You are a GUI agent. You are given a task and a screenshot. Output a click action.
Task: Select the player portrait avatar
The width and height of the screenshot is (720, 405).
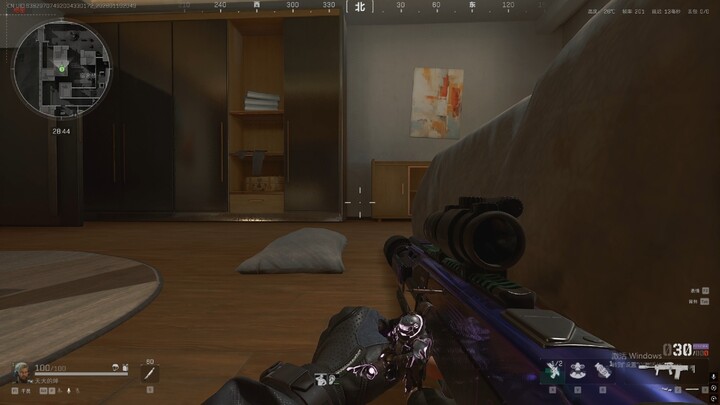pos(21,371)
